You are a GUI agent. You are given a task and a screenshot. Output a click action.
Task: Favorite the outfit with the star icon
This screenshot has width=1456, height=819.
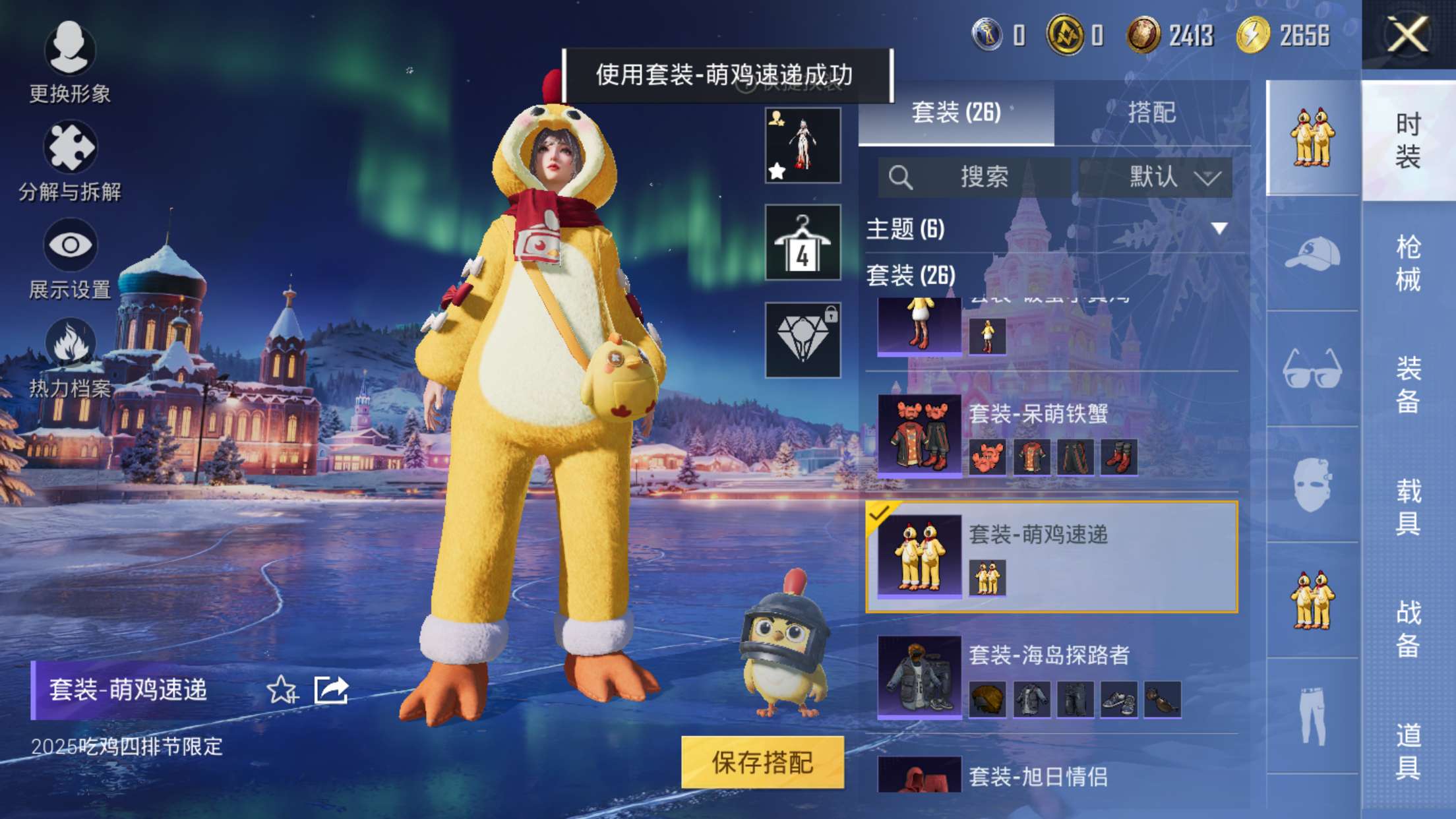pyautogui.click(x=282, y=690)
